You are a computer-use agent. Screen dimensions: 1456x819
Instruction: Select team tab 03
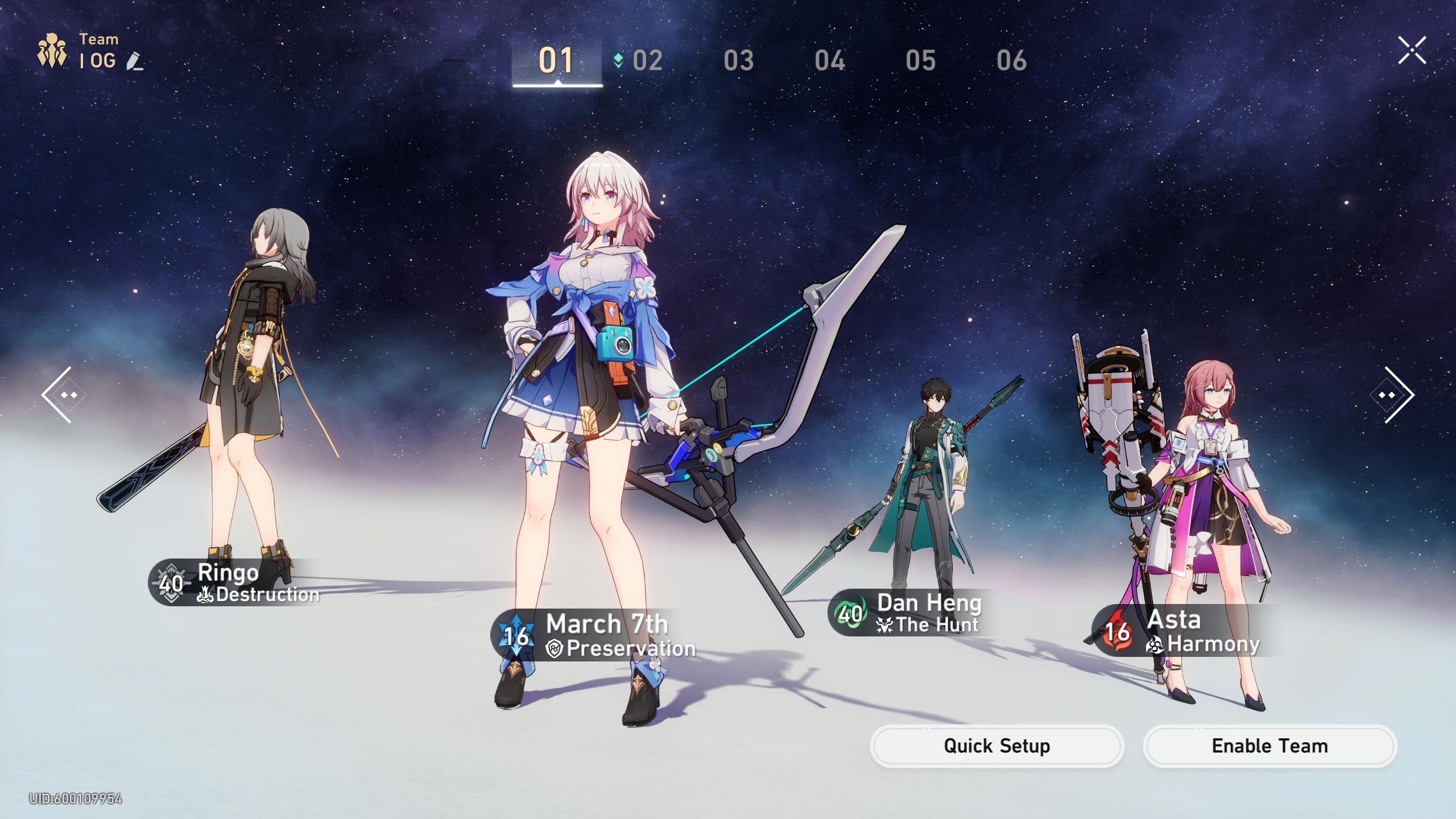coord(738,60)
